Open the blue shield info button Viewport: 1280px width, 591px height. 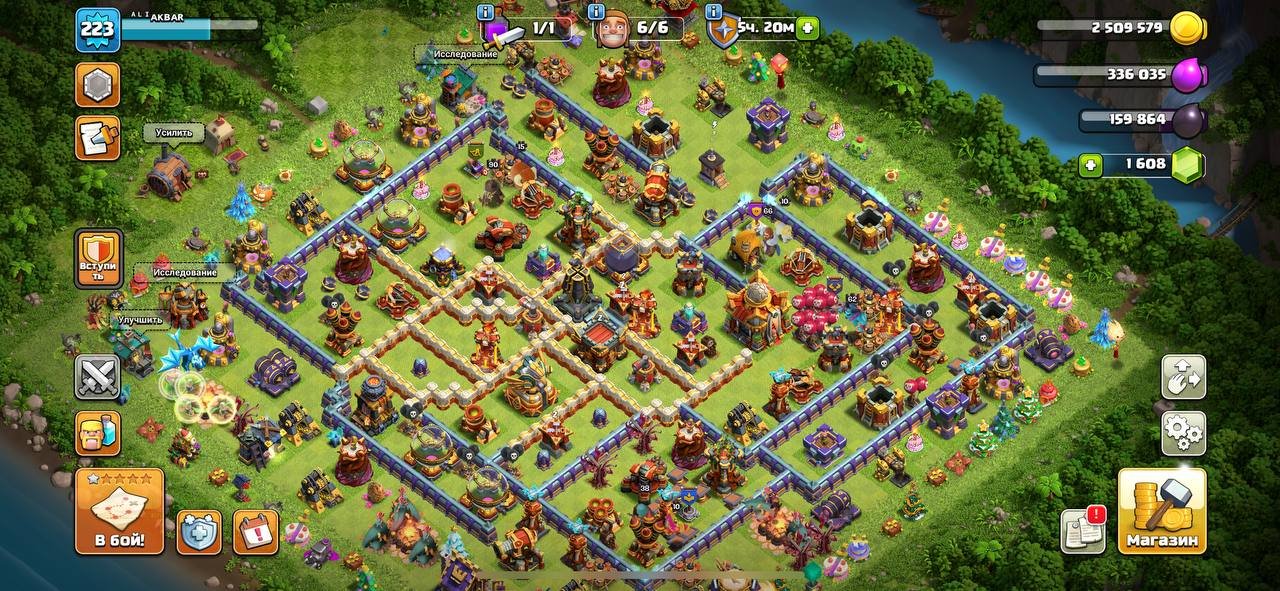[199, 531]
